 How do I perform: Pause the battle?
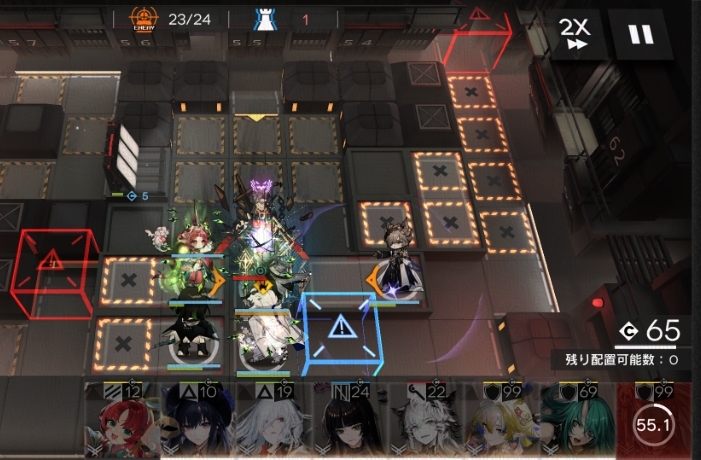(641, 34)
